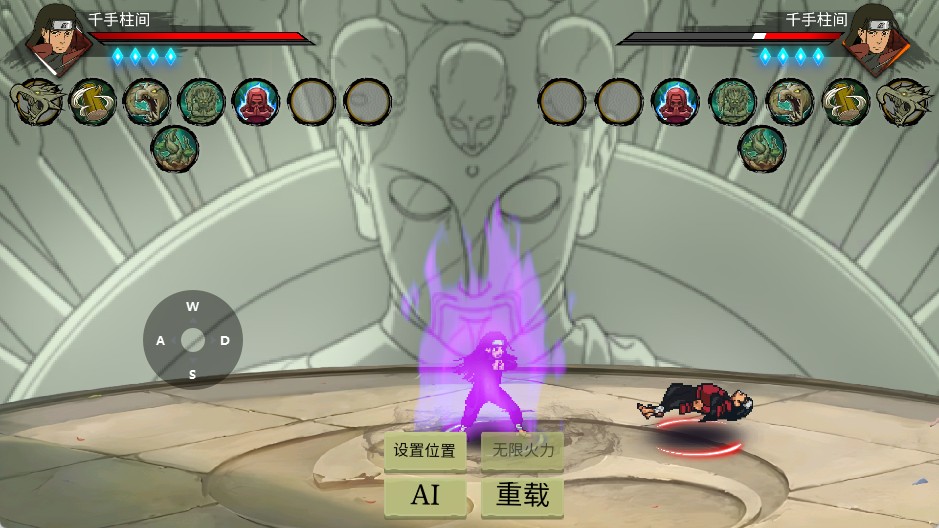Use player one's green tree roots skill

(x=175, y=148)
